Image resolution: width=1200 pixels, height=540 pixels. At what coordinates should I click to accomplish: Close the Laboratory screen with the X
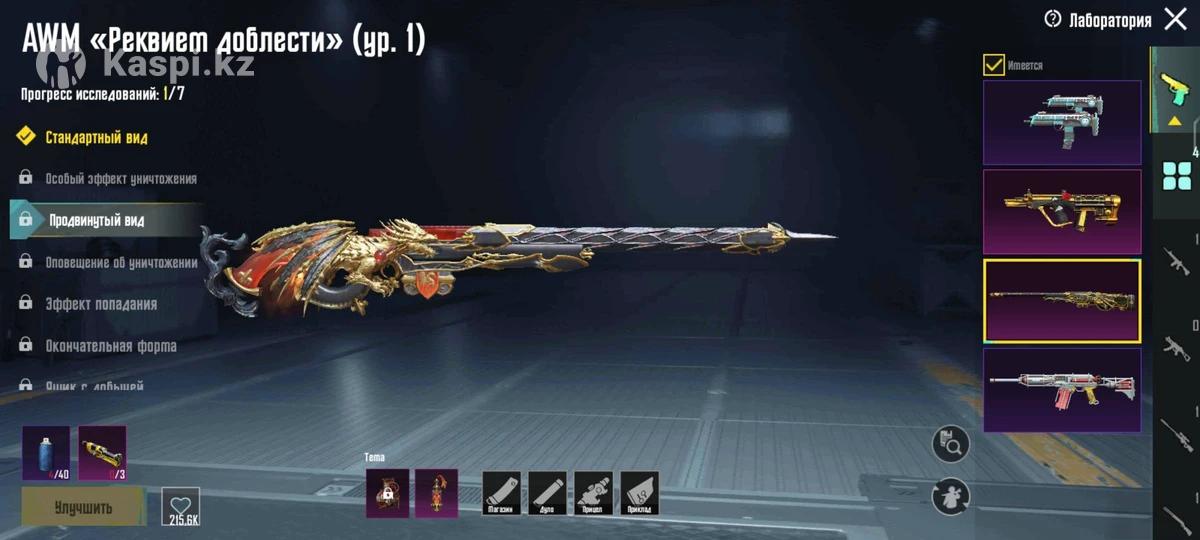point(1175,19)
